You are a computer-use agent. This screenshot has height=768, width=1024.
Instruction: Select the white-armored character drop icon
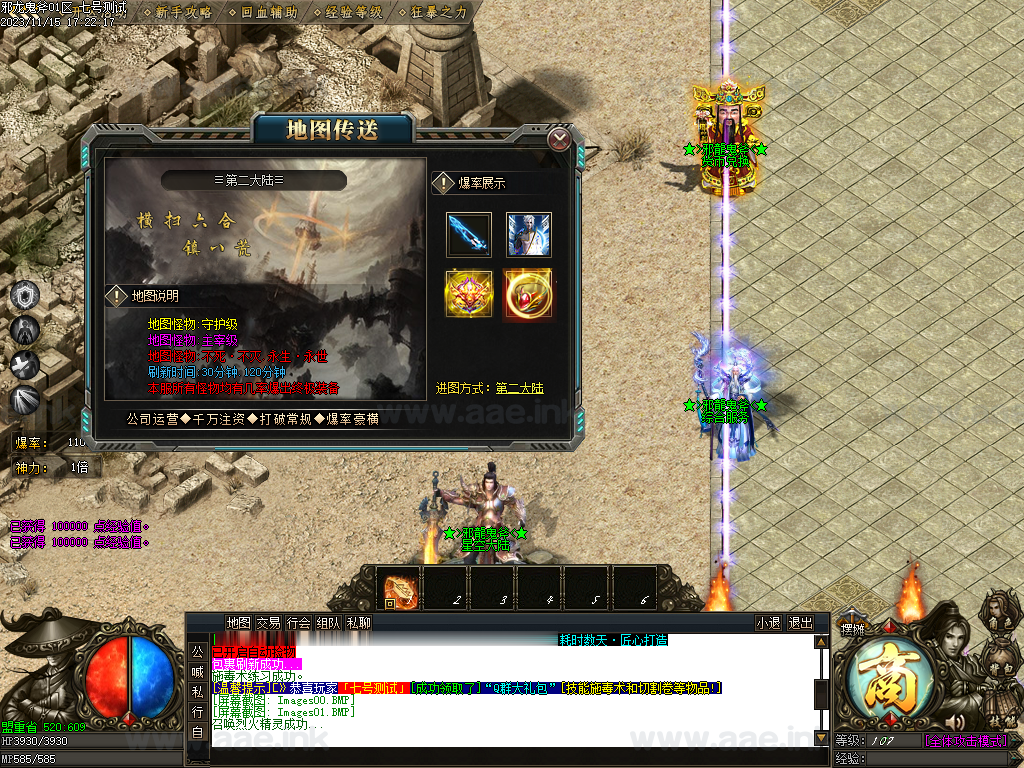tap(528, 235)
